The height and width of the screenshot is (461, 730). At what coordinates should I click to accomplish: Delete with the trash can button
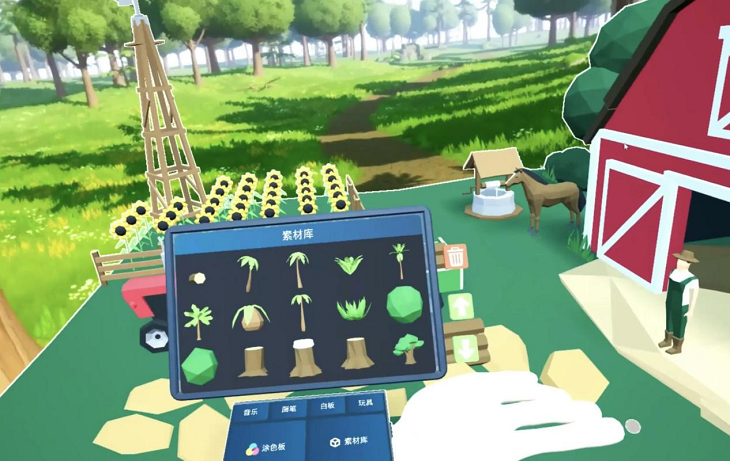(x=456, y=257)
